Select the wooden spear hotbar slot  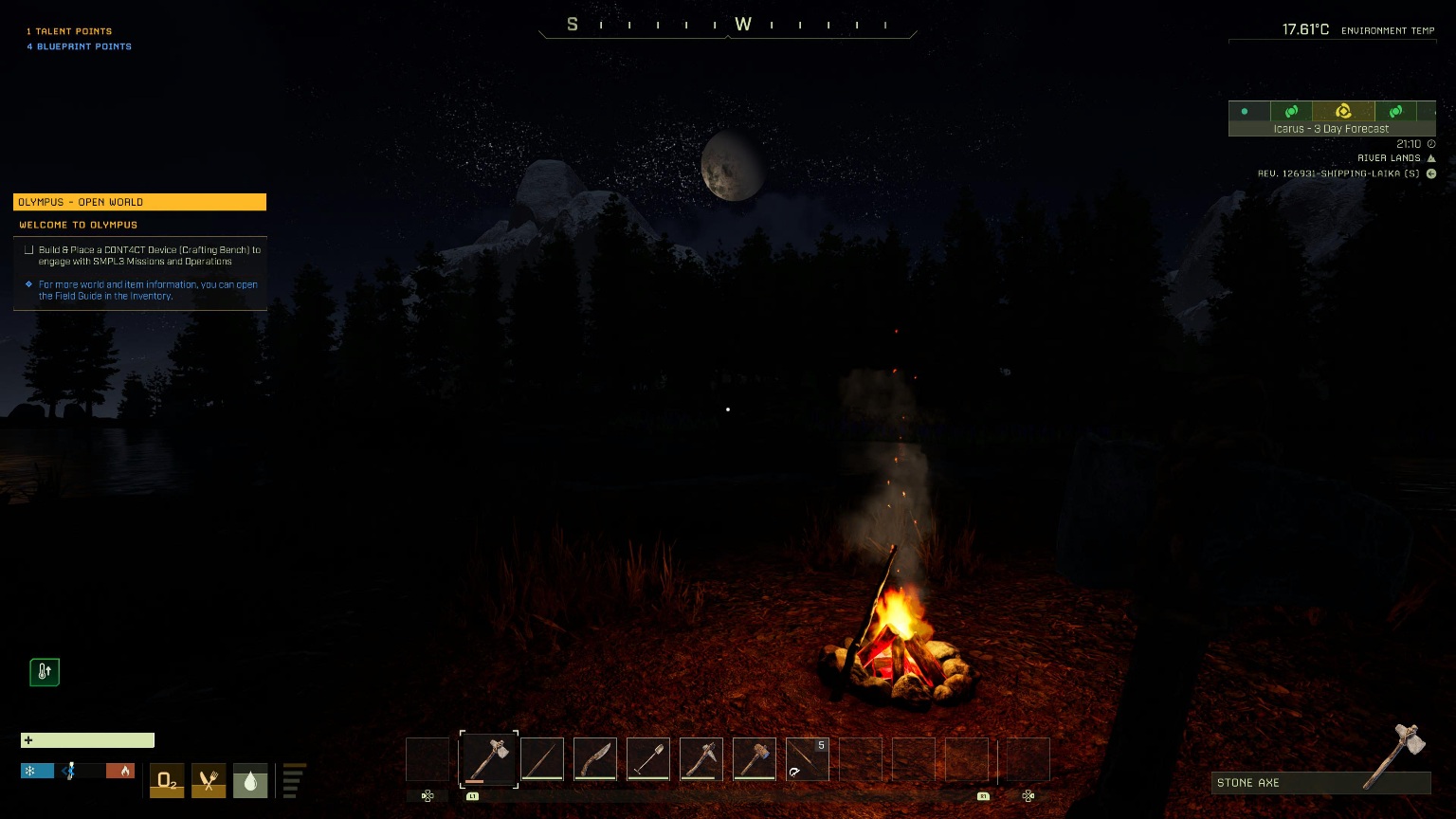pos(542,759)
